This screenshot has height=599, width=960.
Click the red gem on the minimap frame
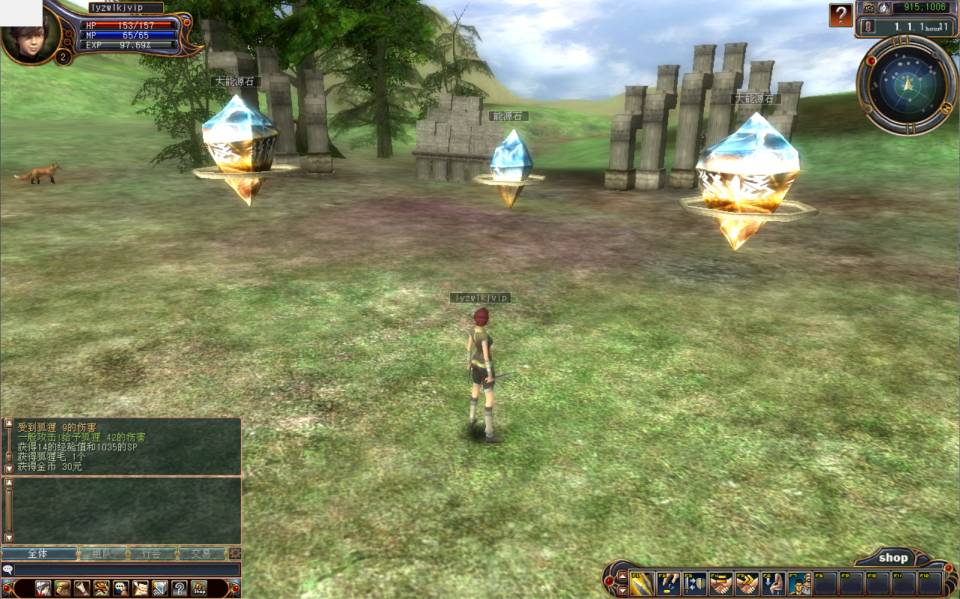[x=871, y=61]
